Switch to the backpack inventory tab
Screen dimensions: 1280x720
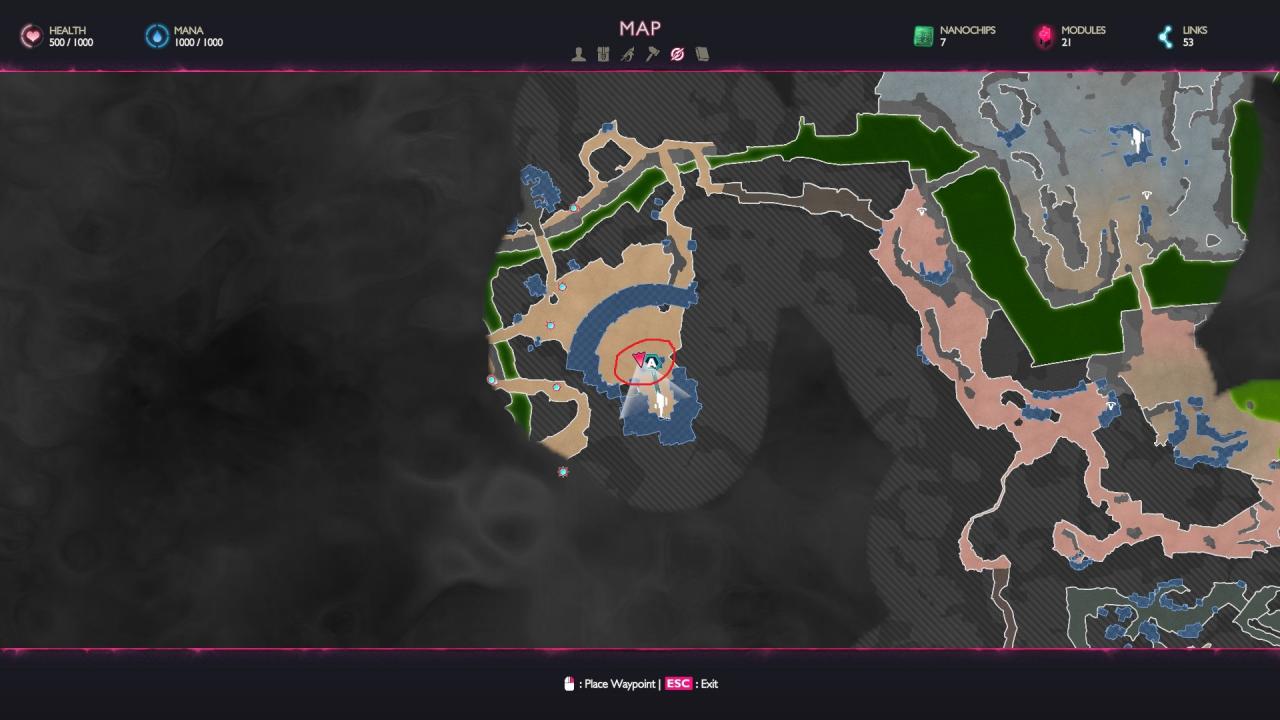603,55
